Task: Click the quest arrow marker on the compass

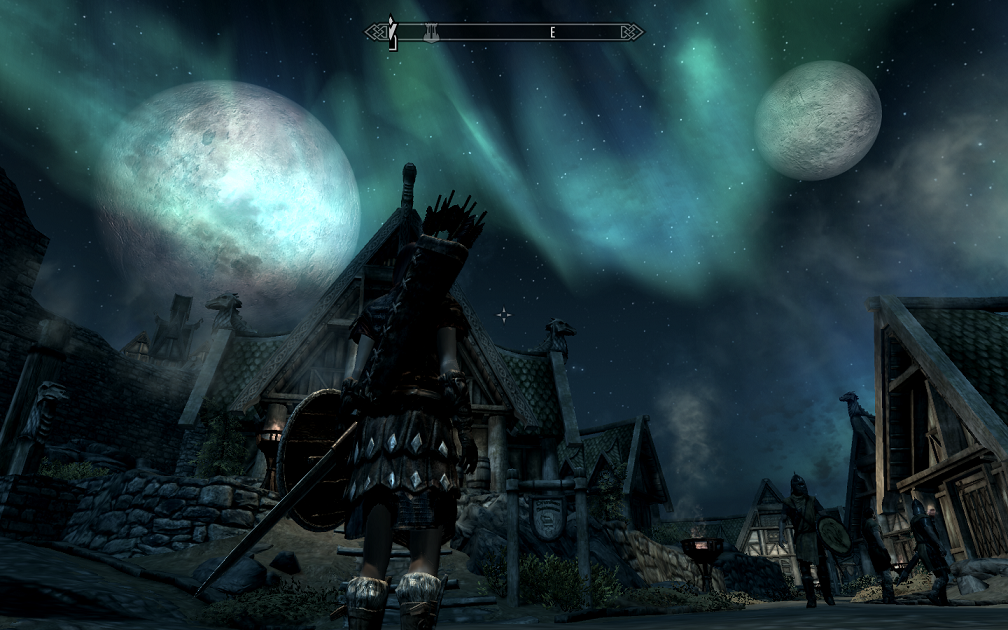Action: (x=393, y=32)
